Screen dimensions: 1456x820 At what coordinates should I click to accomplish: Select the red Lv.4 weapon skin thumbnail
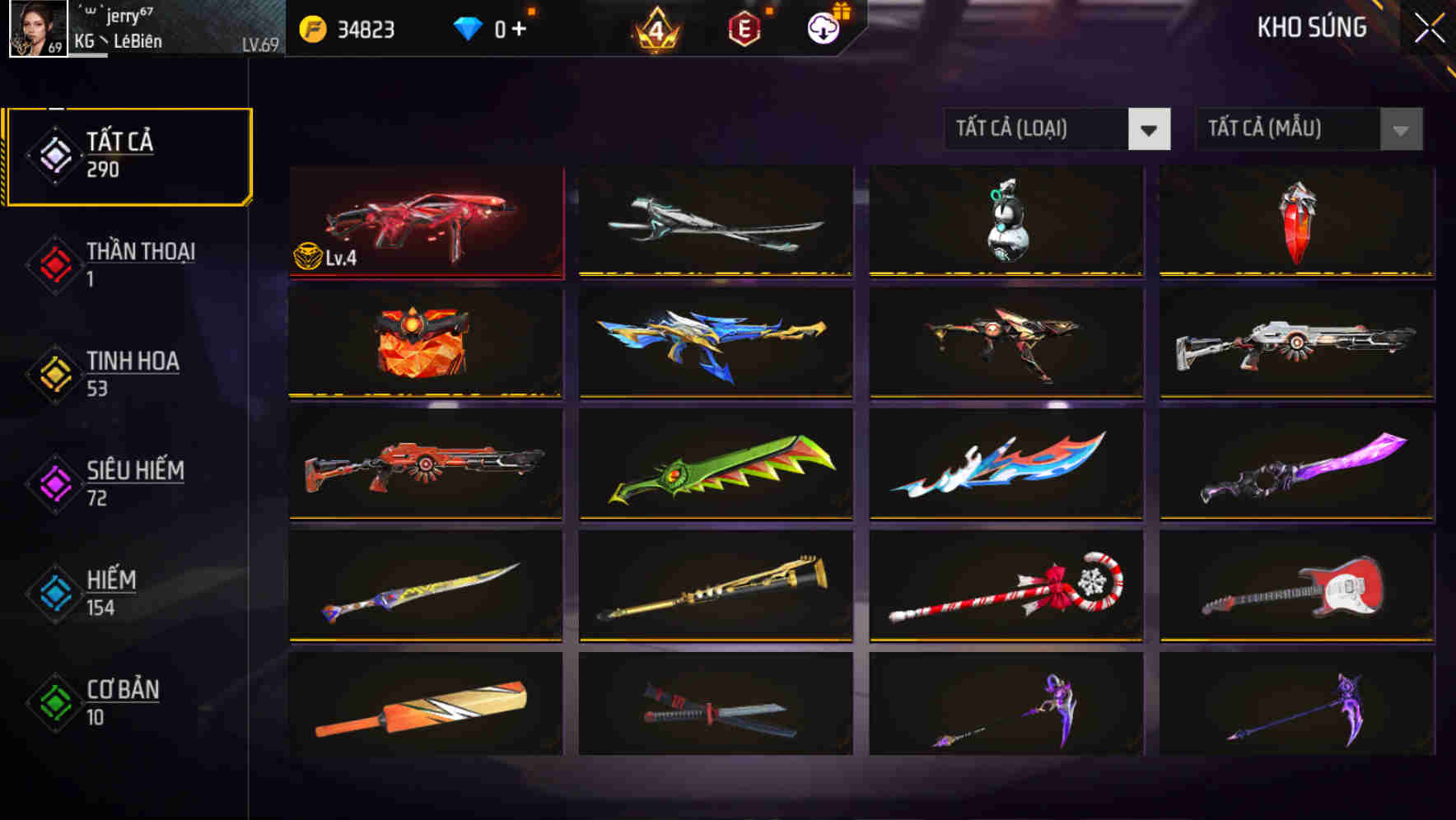(x=426, y=222)
